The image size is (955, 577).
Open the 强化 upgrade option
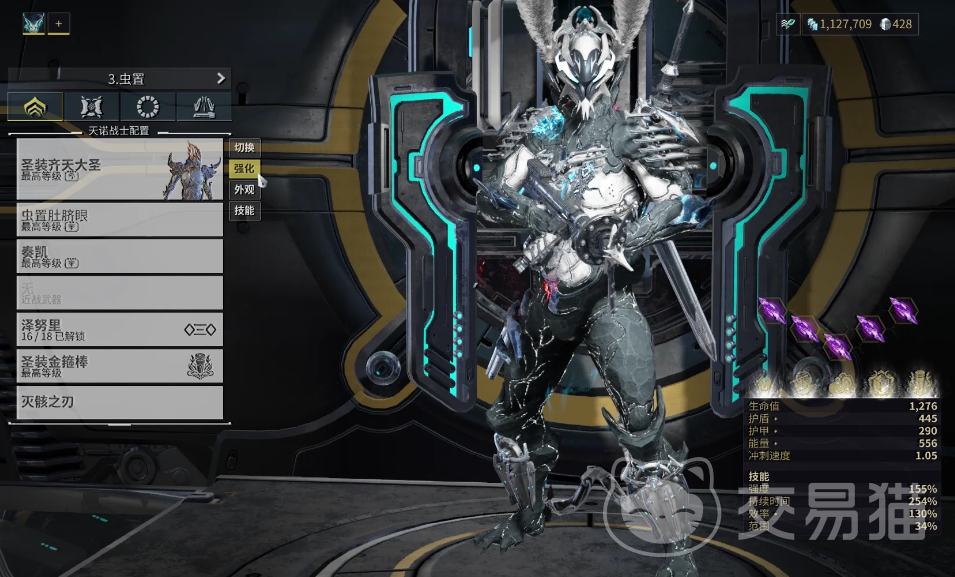(x=244, y=168)
